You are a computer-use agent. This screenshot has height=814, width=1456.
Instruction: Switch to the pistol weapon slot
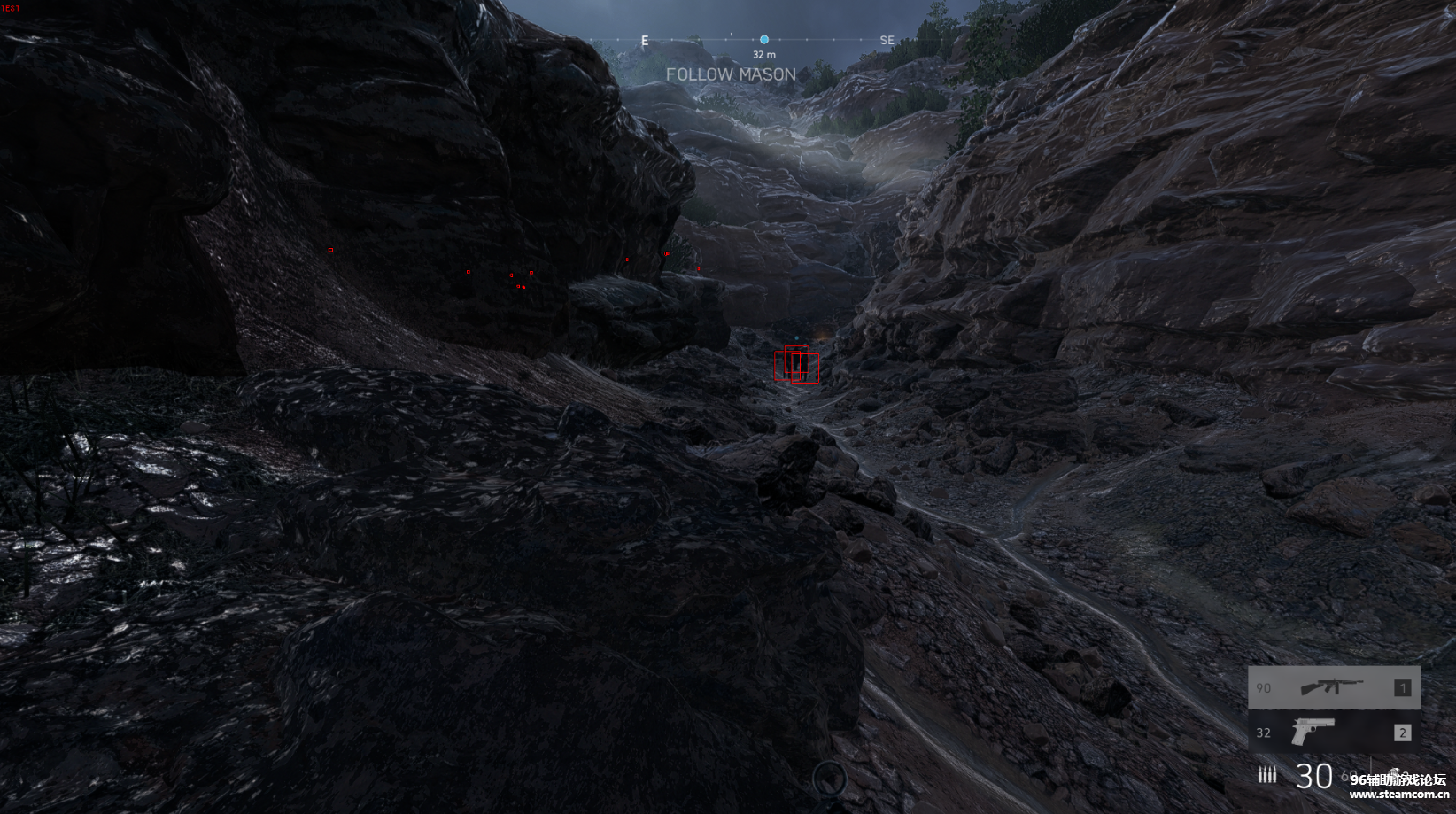click(x=1333, y=733)
